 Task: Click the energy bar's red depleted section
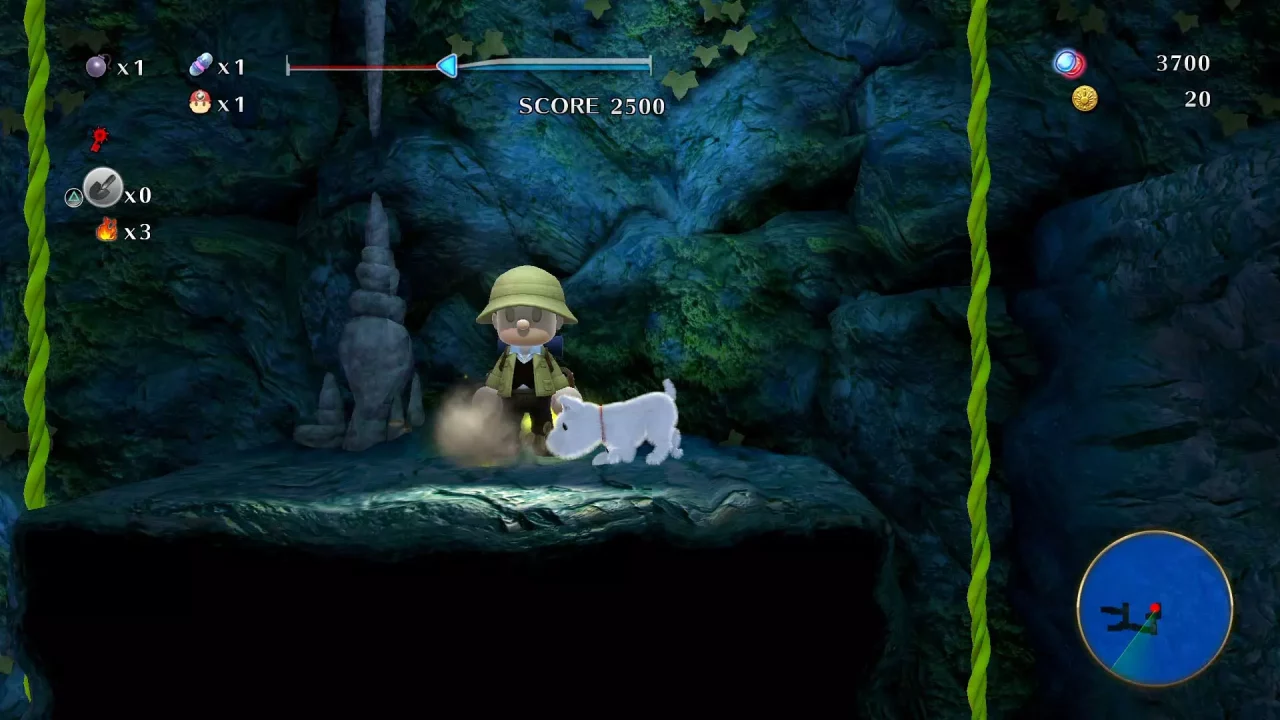pos(360,65)
